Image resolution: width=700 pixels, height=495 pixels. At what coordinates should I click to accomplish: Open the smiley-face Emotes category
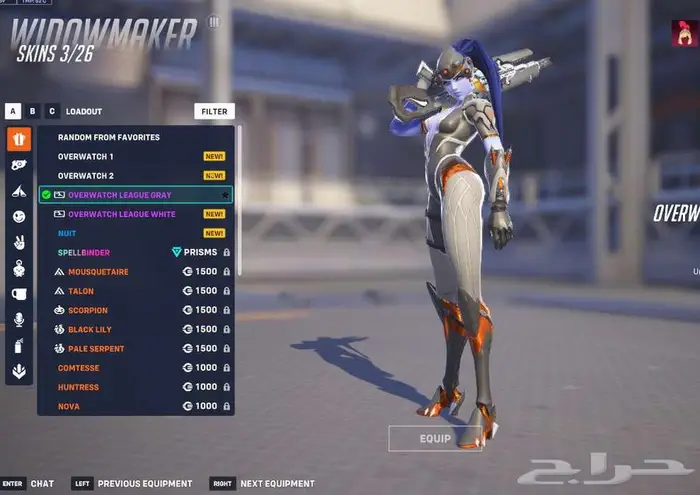tap(19, 216)
